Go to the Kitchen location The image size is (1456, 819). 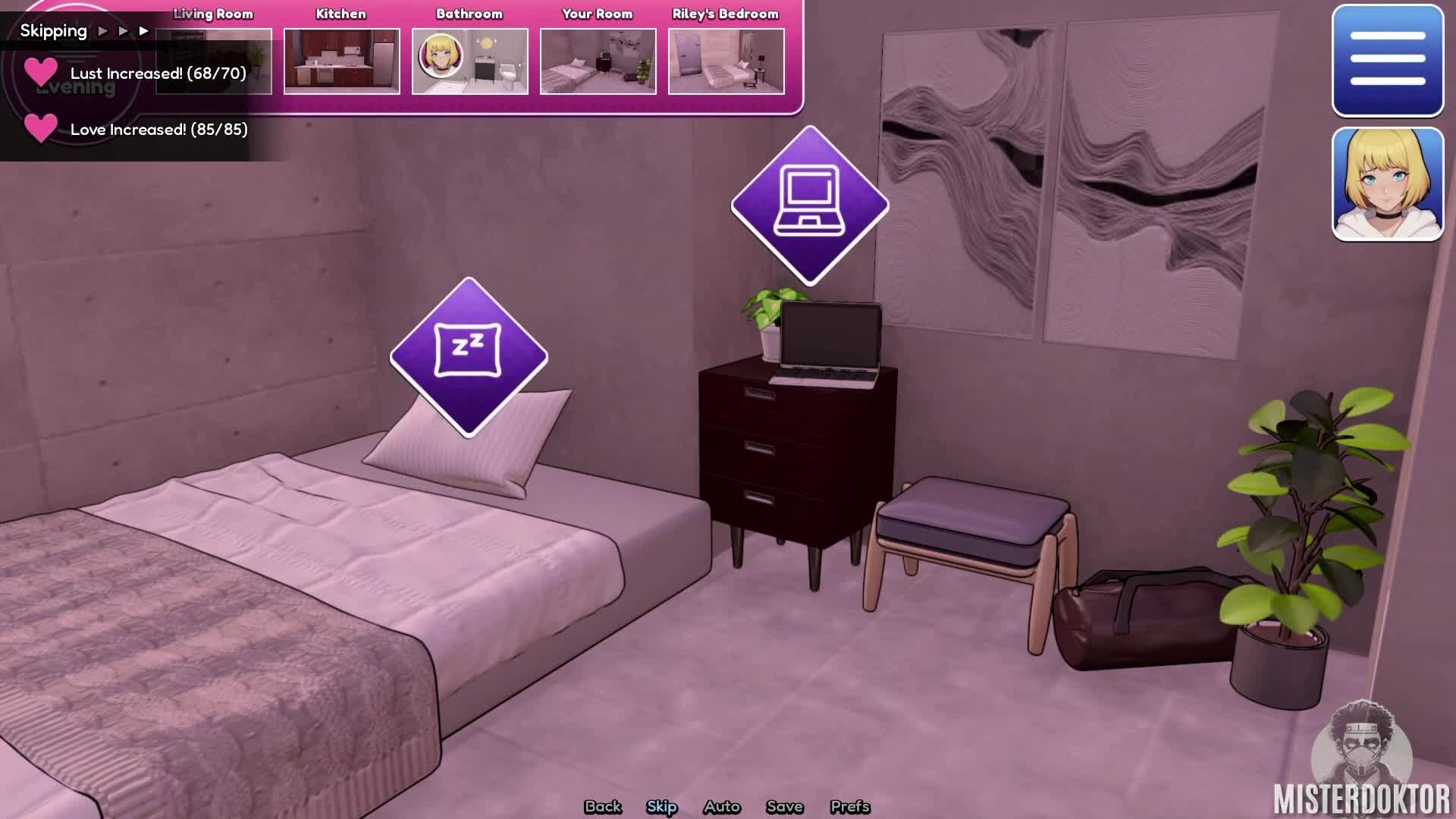point(341,61)
